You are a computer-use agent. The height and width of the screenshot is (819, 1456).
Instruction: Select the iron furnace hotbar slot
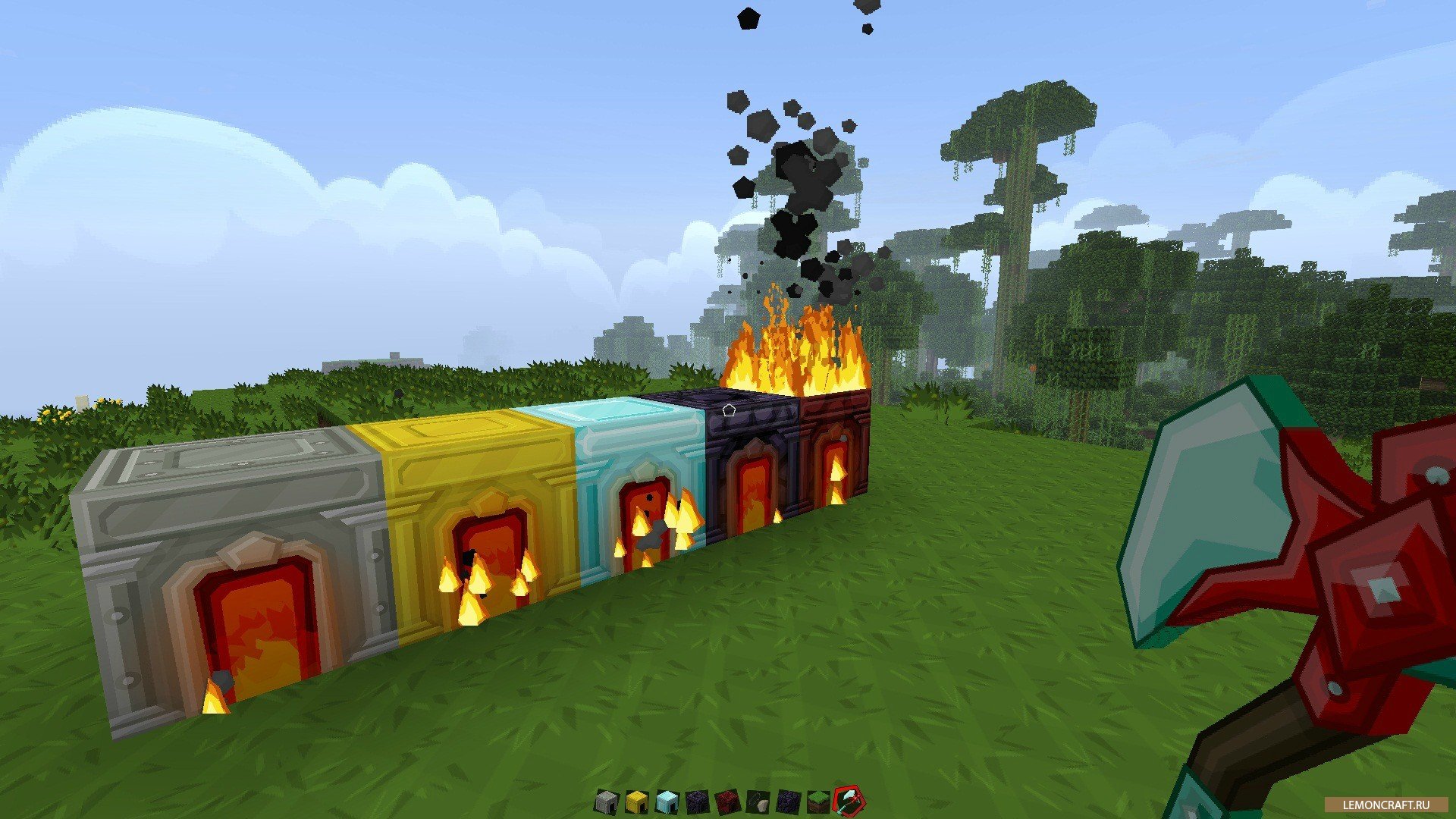(x=606, y=800)
